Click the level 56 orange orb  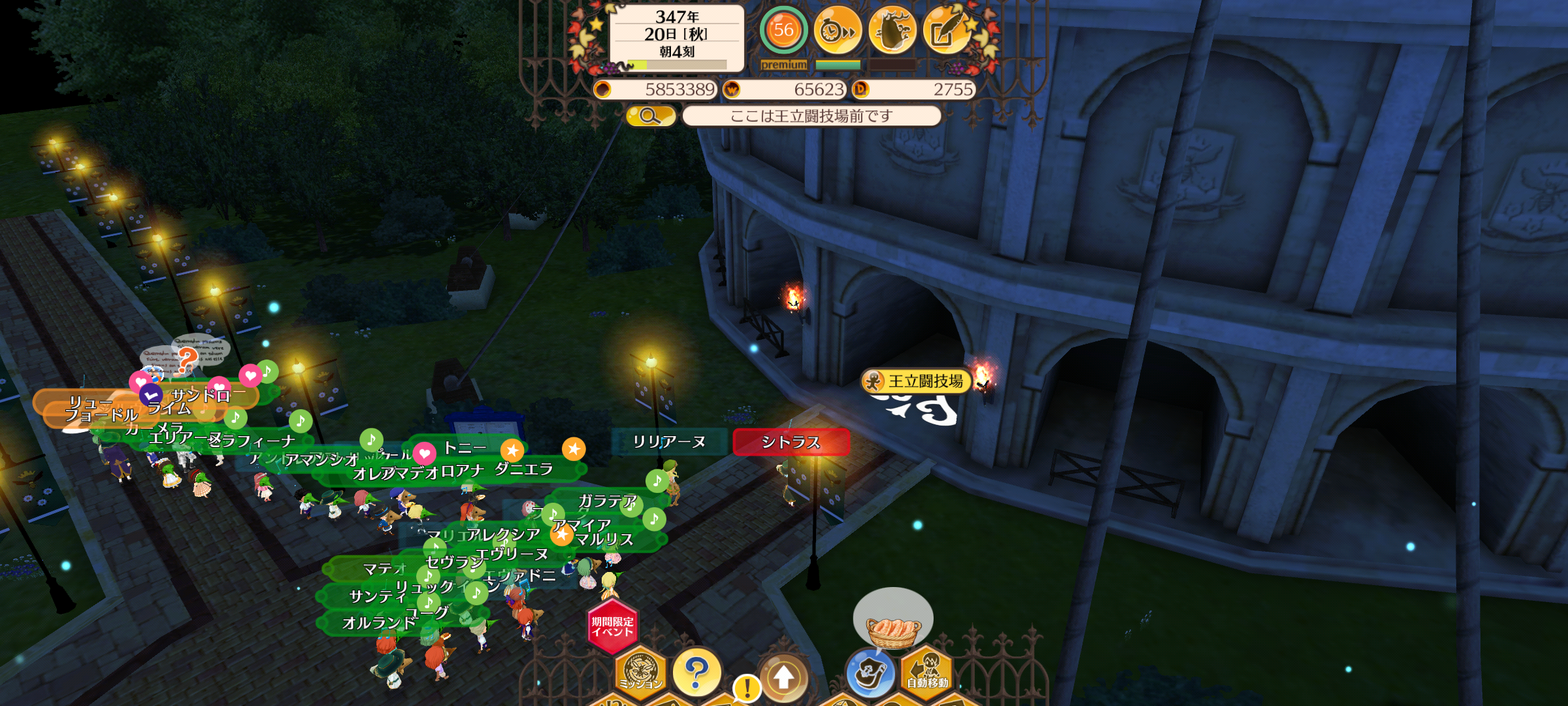[x=783, y=30]
